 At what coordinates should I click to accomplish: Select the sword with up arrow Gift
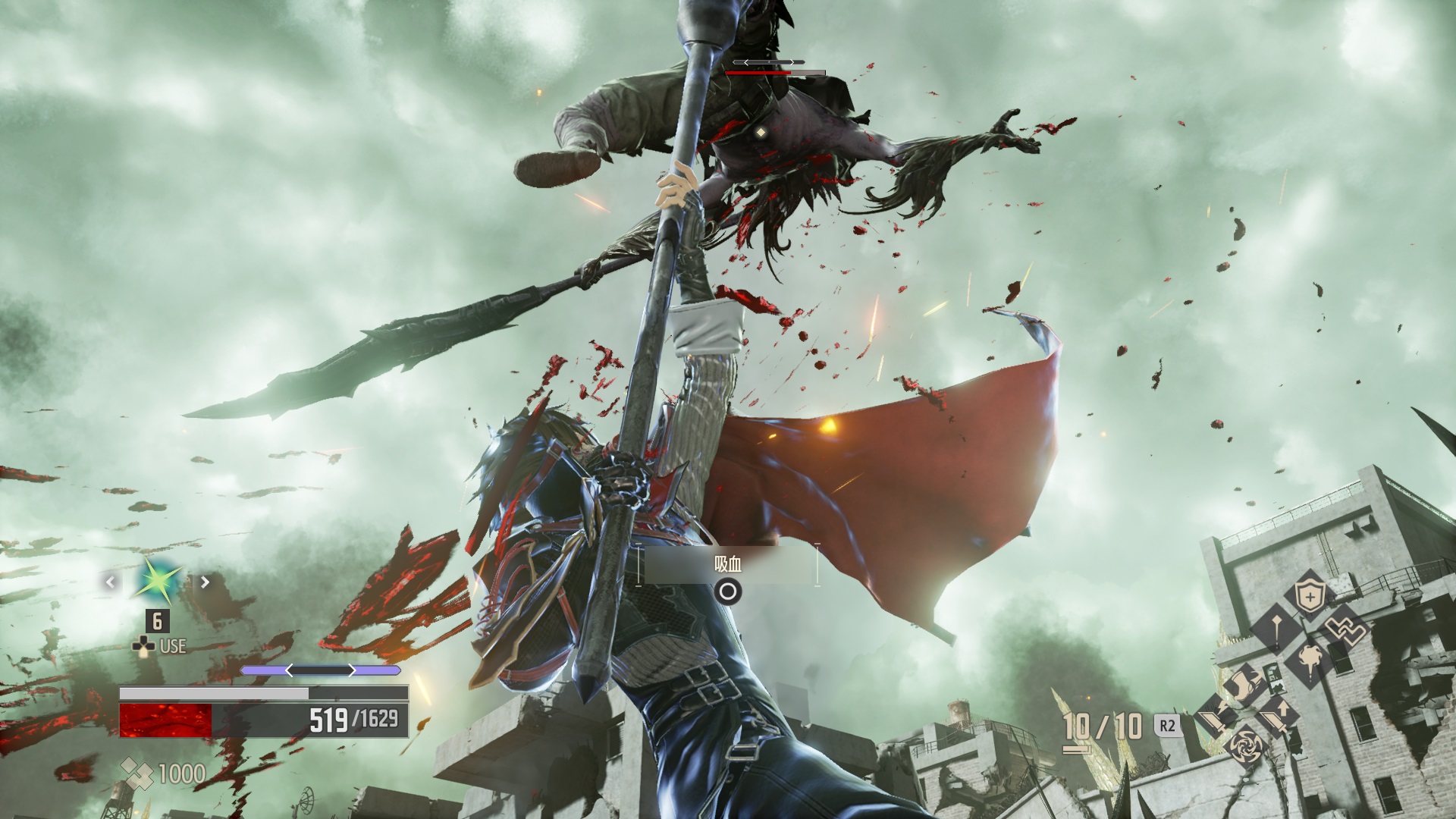(1279, 717)
